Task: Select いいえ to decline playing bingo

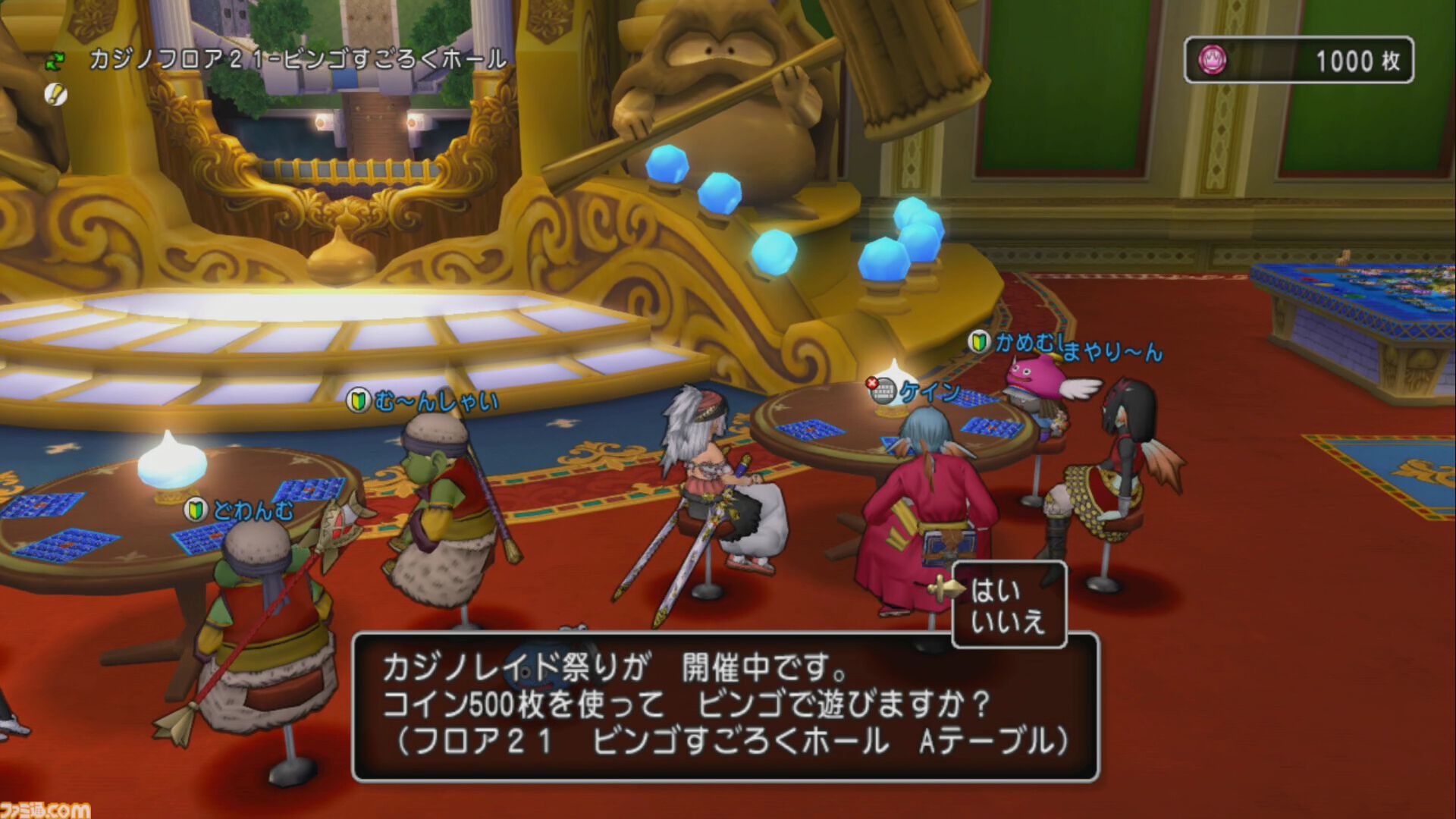Action: coord(1009,622)
